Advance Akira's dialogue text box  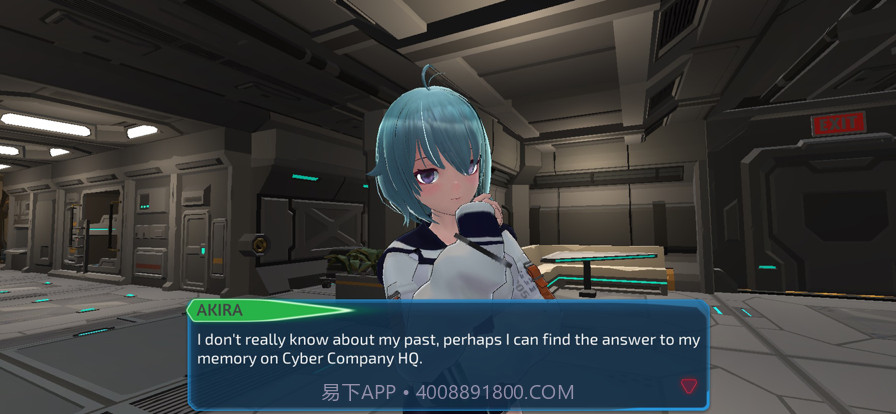pos(448,350)
